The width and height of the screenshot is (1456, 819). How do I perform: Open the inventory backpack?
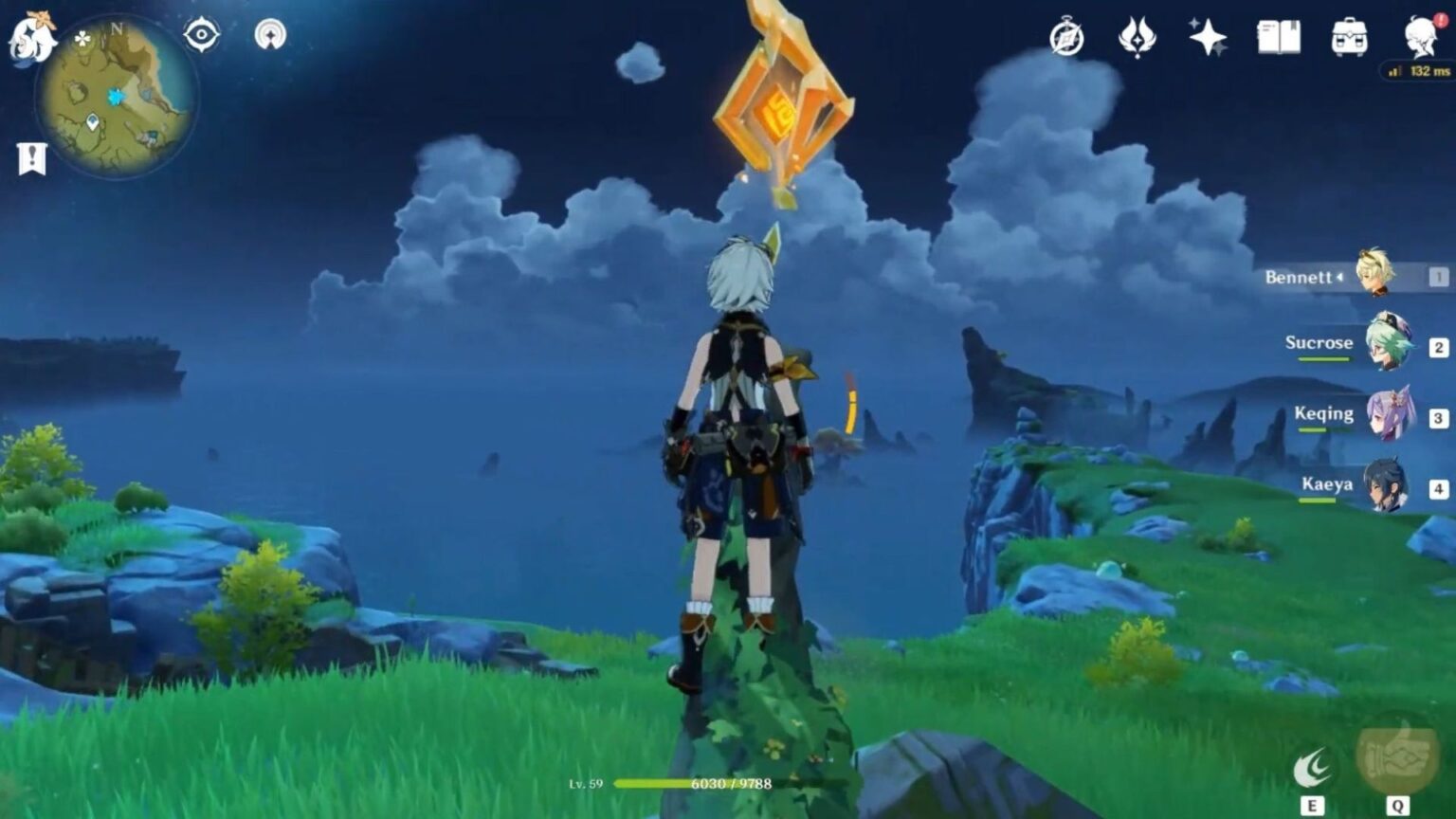[x=1350, y=38]
